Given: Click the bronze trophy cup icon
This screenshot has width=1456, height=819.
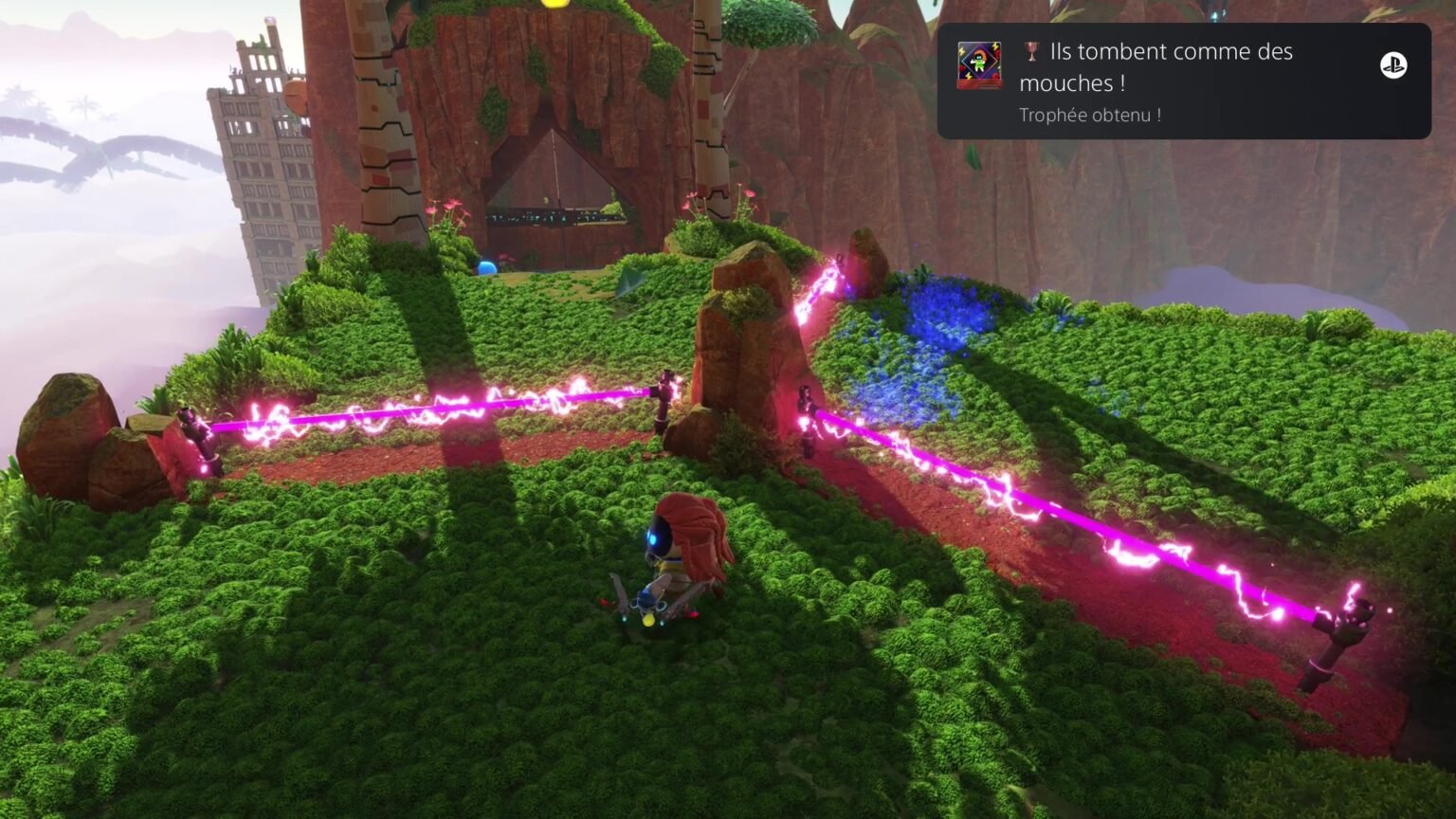Looking at the screenshot, I should [1029, 52].
